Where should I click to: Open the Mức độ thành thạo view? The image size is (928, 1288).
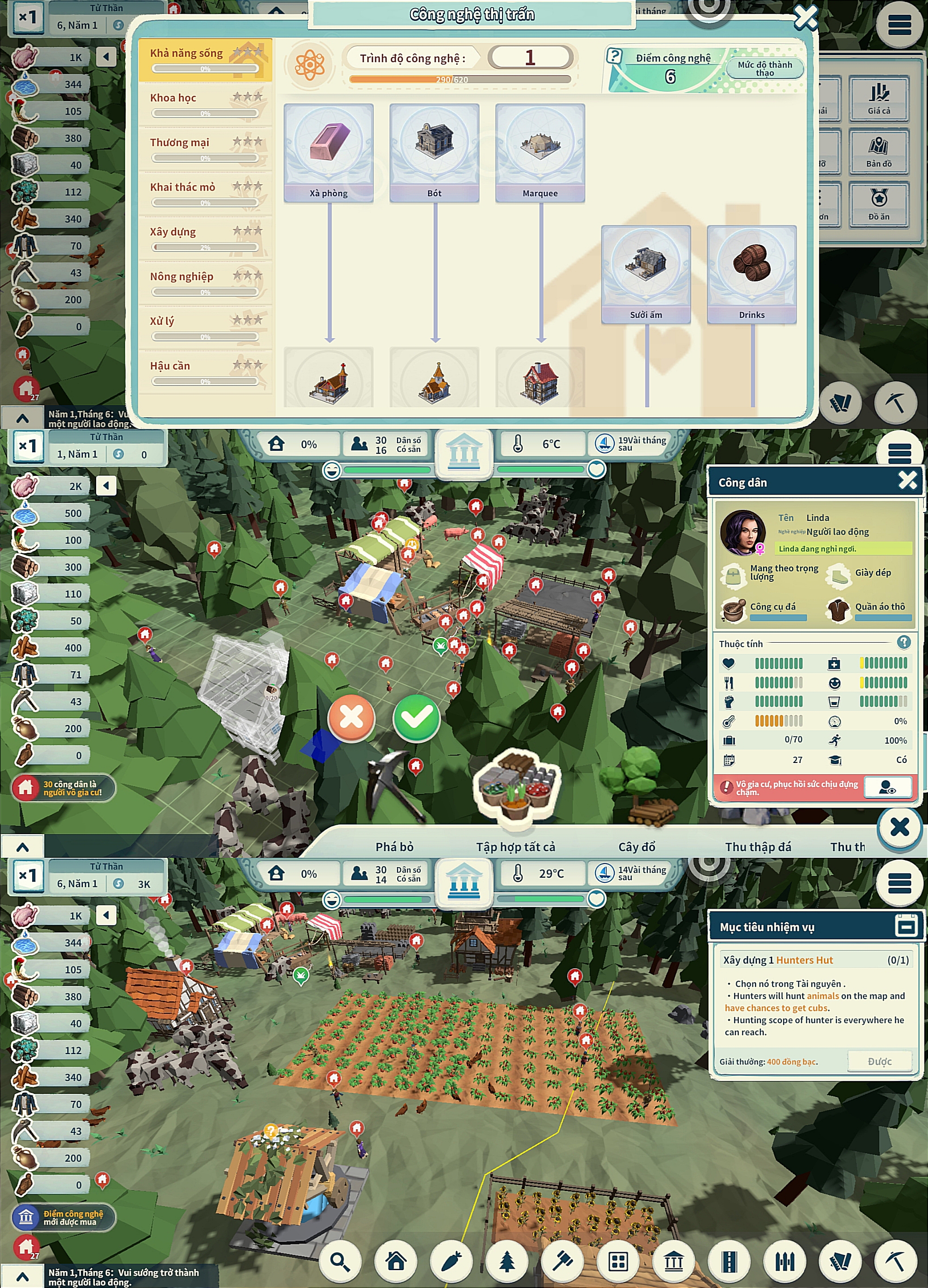pos(764,69)
